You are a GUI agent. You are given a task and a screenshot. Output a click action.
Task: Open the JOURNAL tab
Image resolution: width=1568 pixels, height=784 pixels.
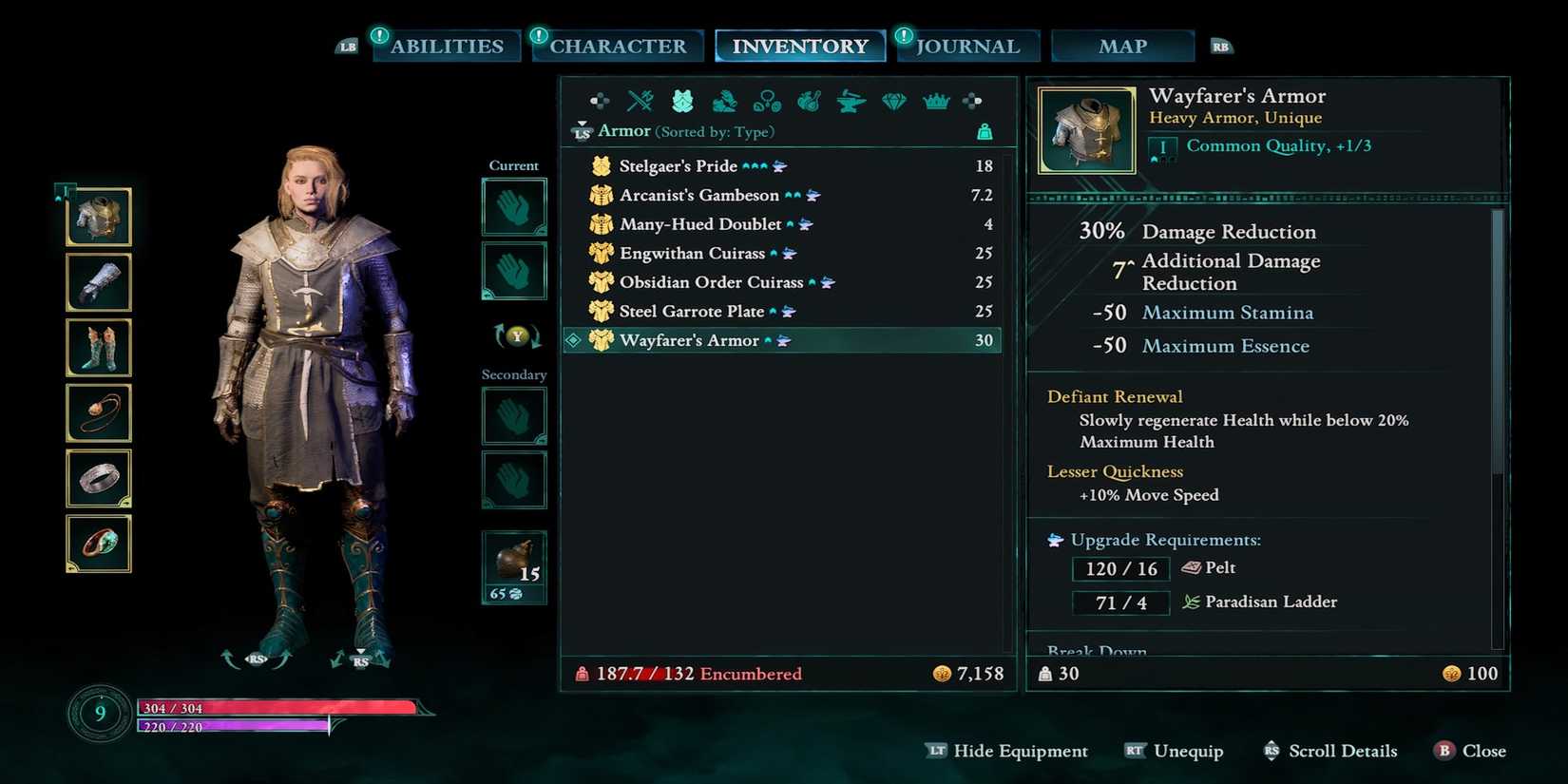[x=968, y=45]
